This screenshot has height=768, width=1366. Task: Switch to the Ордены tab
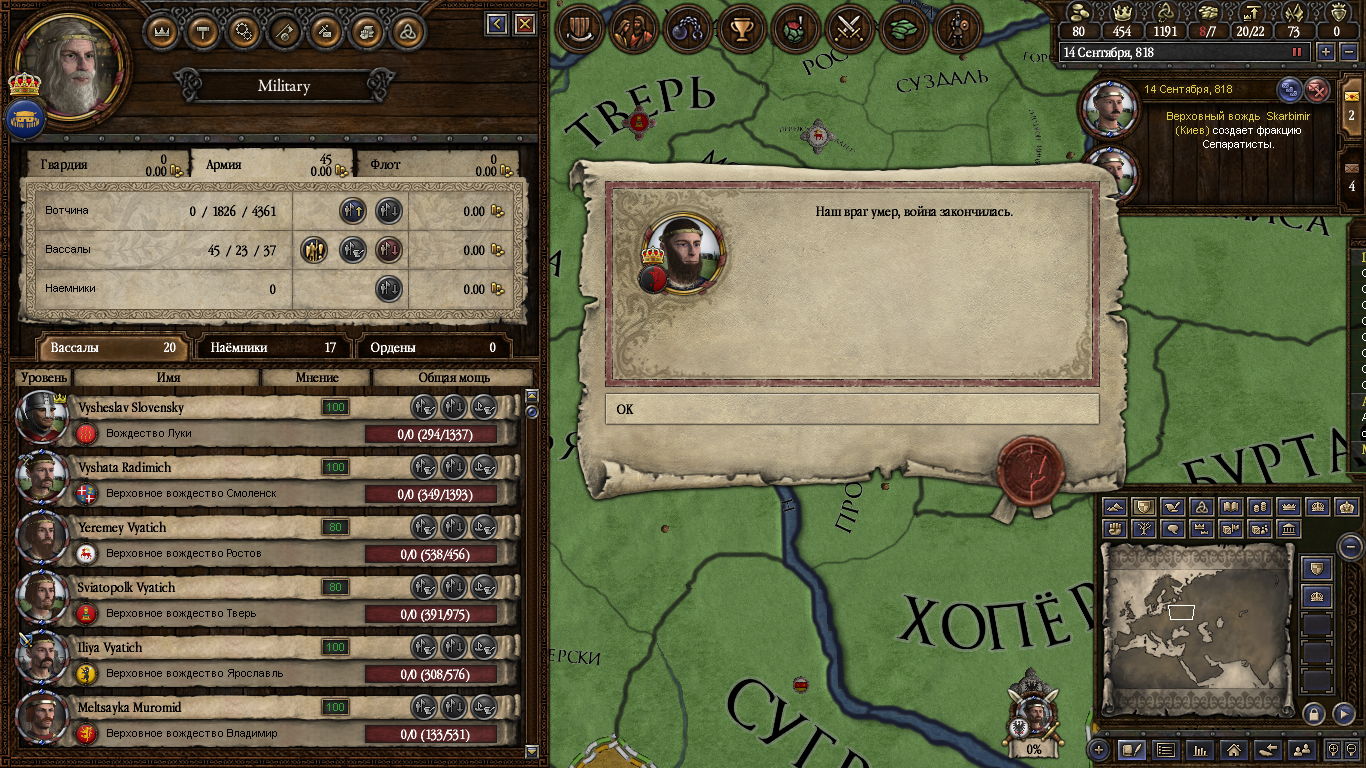pos(433,348)
